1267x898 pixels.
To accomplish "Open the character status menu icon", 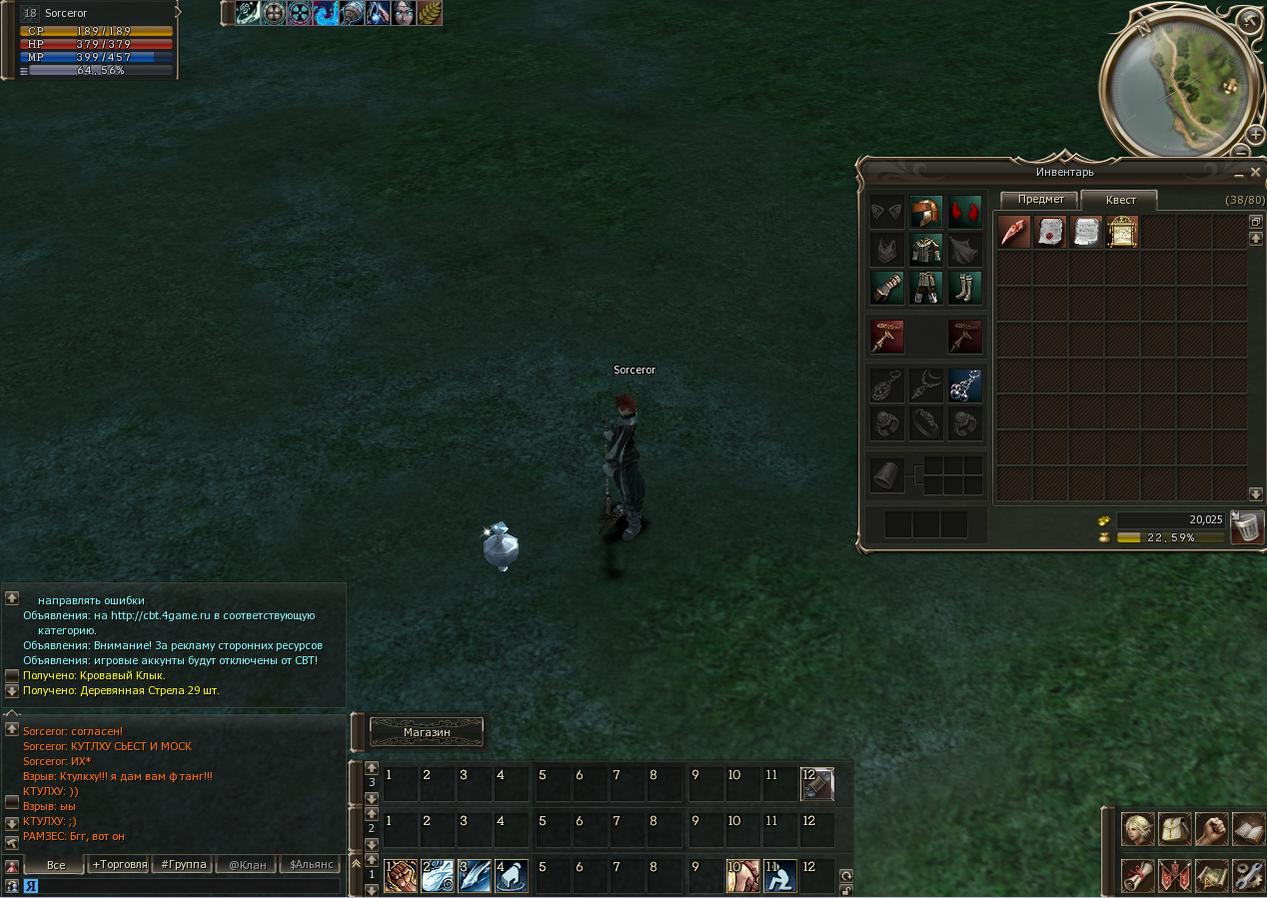I will point(1137,829).
